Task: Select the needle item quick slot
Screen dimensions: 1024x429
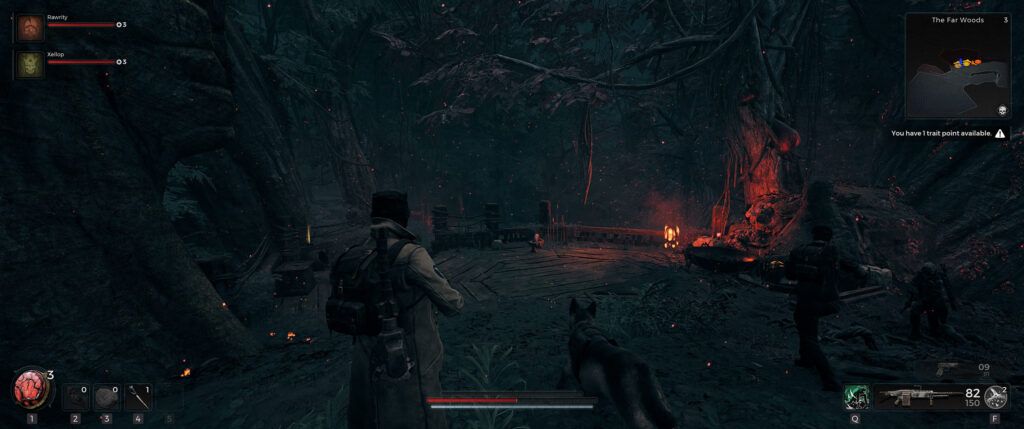Action: 138,397
